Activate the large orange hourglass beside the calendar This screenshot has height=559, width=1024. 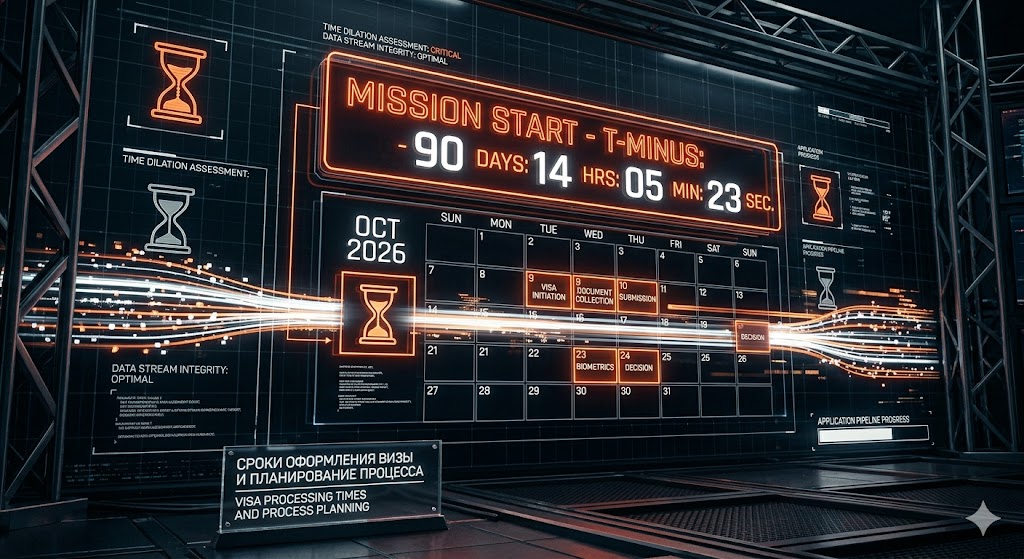(x=377, y=314)
